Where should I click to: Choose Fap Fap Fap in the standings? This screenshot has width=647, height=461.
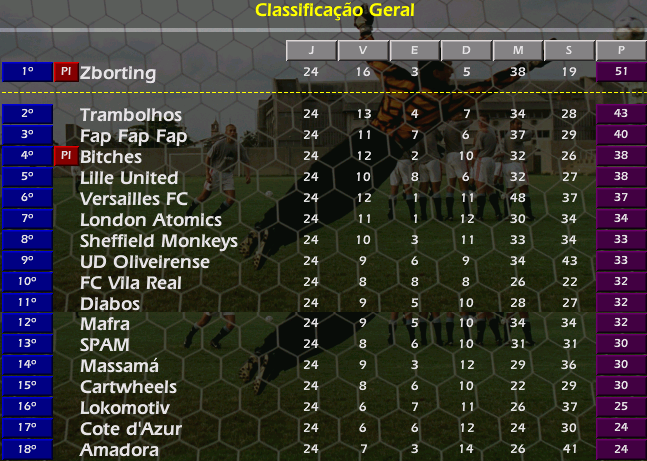coord(133,136)
